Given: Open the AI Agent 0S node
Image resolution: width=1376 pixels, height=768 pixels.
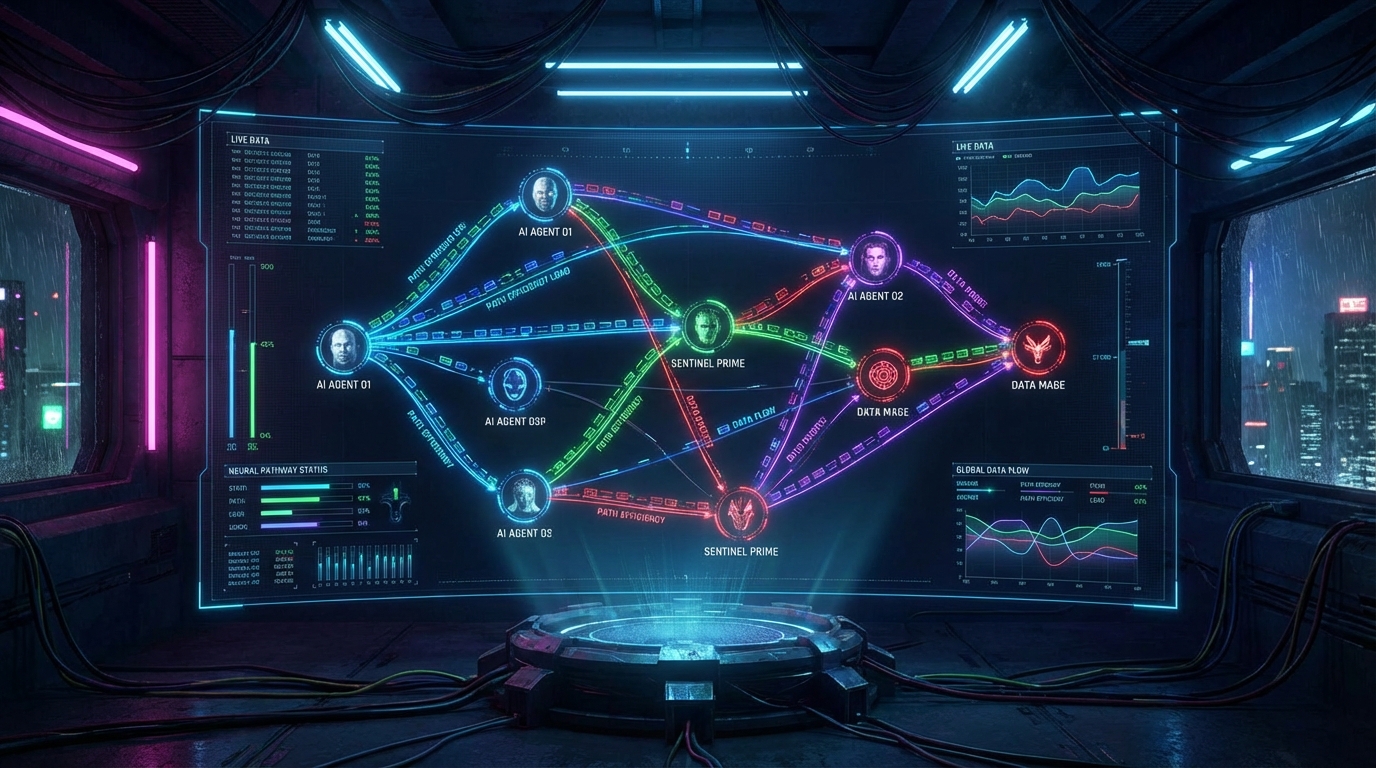Looking at the screenshot, I should pos(523,494).
